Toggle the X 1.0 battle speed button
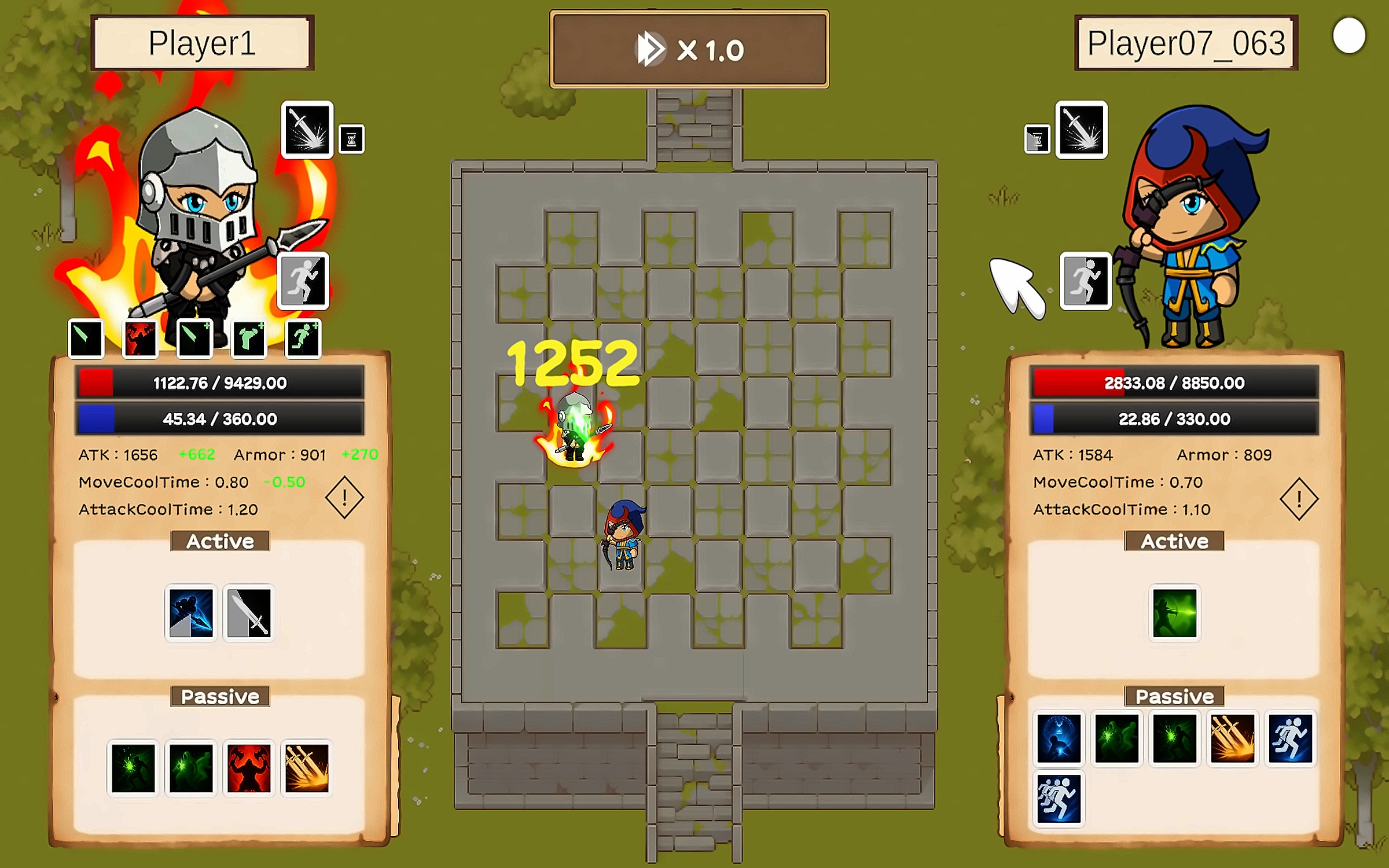The height and width of the screenshot is (868, 1389). coord(689,49)
